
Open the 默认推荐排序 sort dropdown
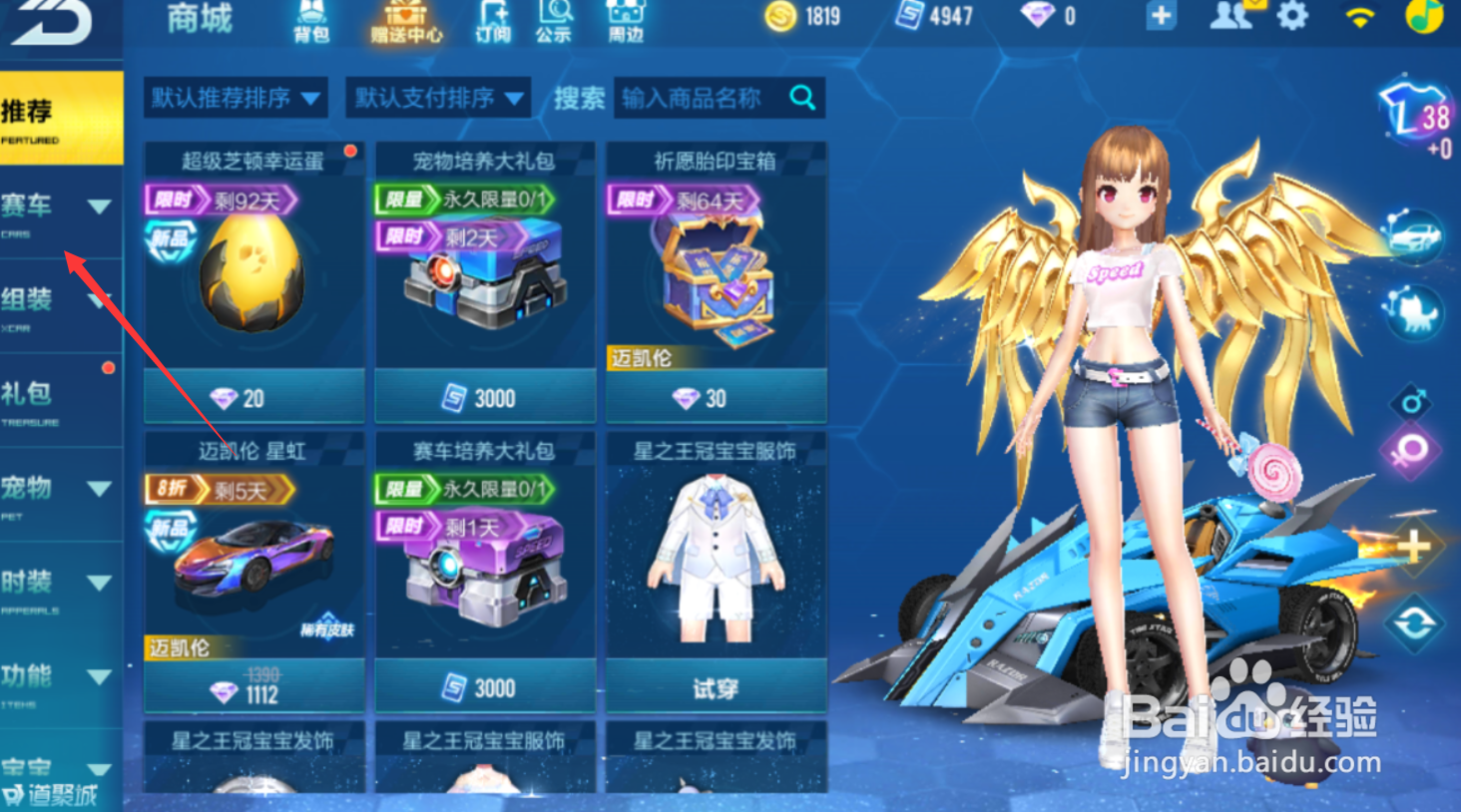pos(237,98)
